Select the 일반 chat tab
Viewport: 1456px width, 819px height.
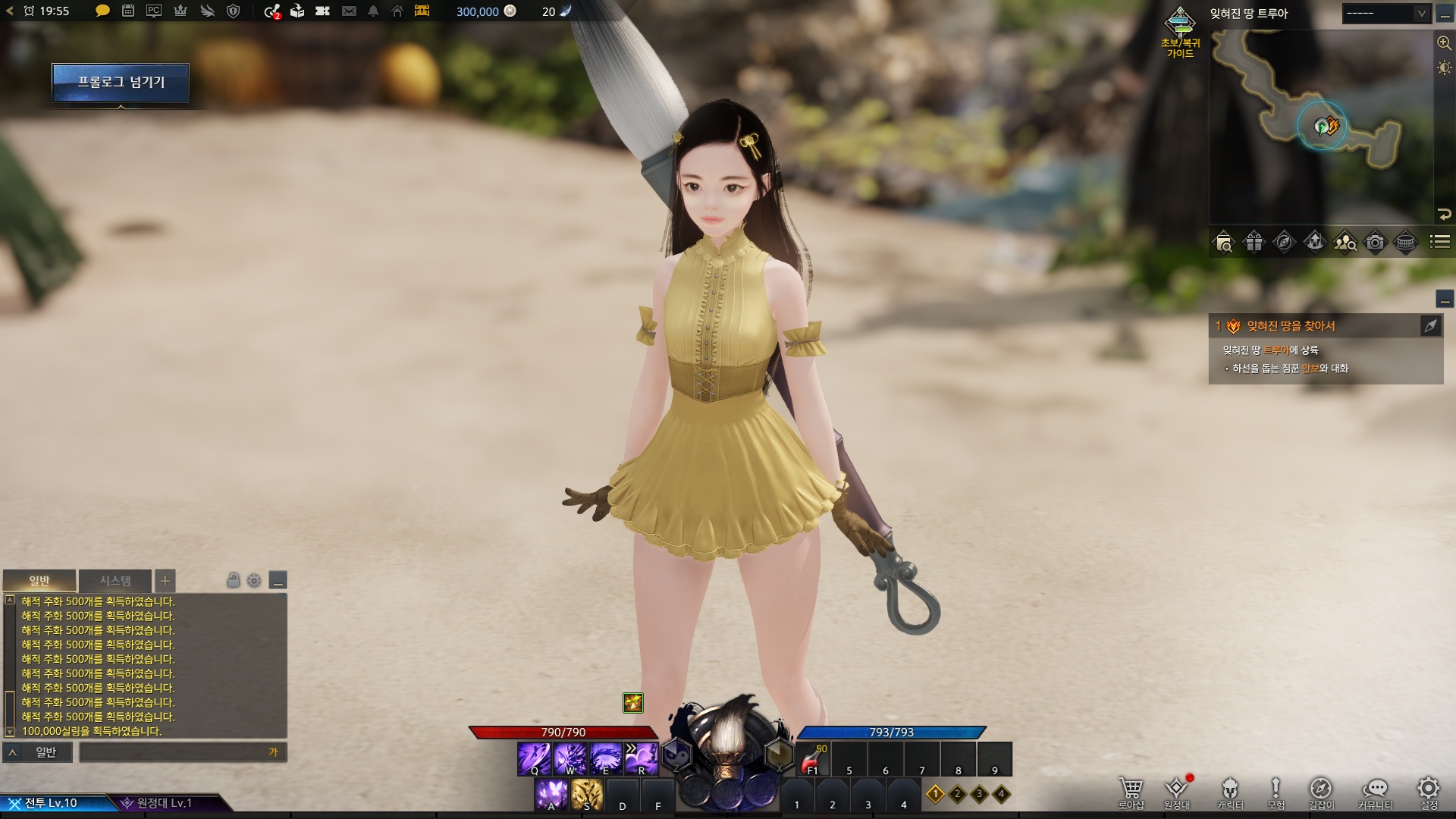coord(39,581)
